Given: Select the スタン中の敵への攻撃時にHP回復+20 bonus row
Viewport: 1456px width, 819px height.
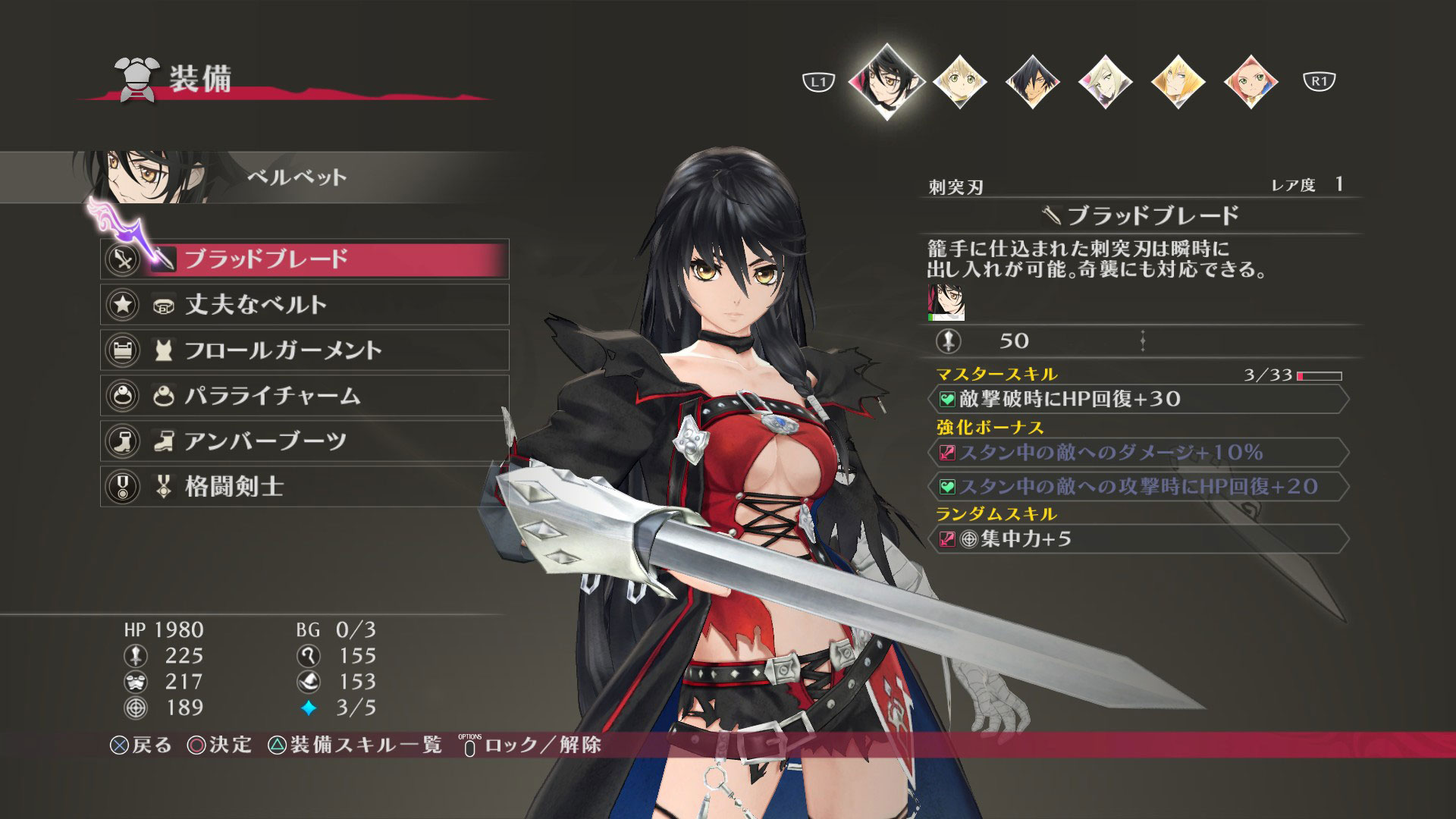Looking at the screenshot, I should click(x=1139, y=486).
